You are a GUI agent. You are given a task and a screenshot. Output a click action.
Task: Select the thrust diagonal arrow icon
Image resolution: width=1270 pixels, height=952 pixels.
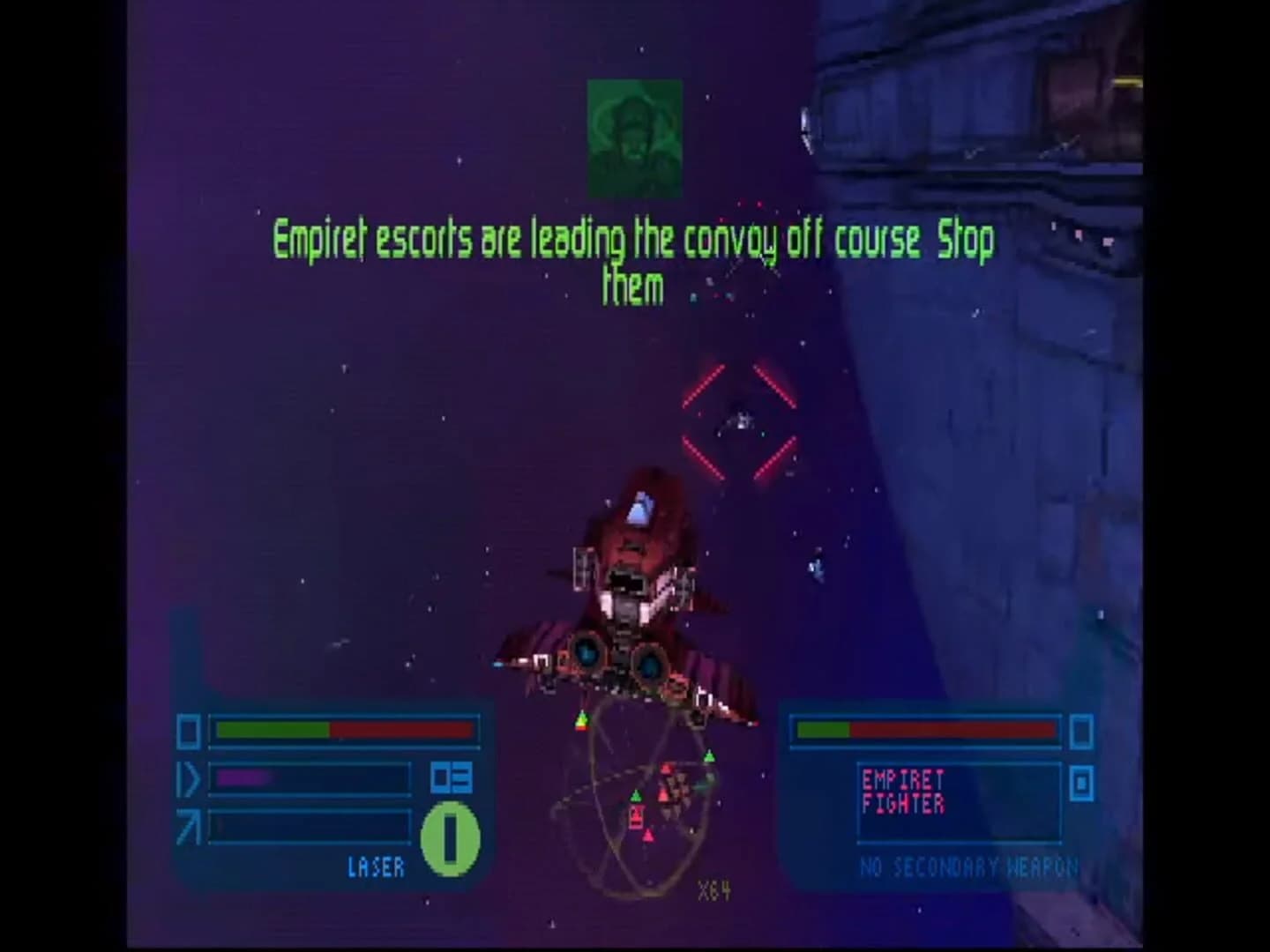[188, 827]
